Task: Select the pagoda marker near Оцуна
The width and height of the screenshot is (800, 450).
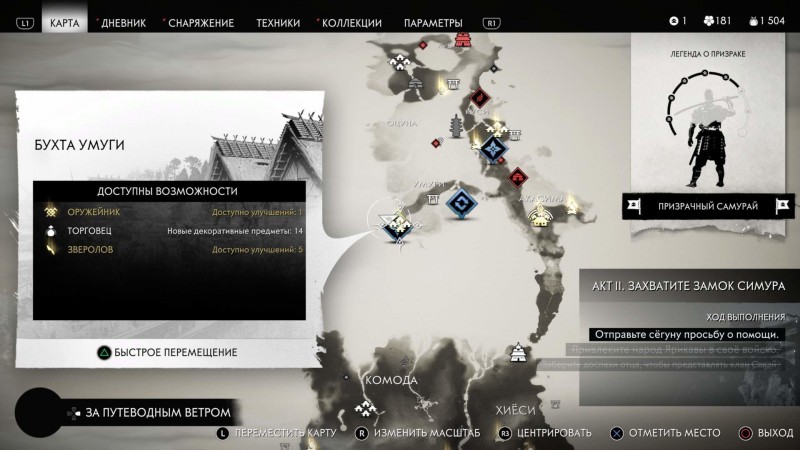Action: (x=458, y=127)
